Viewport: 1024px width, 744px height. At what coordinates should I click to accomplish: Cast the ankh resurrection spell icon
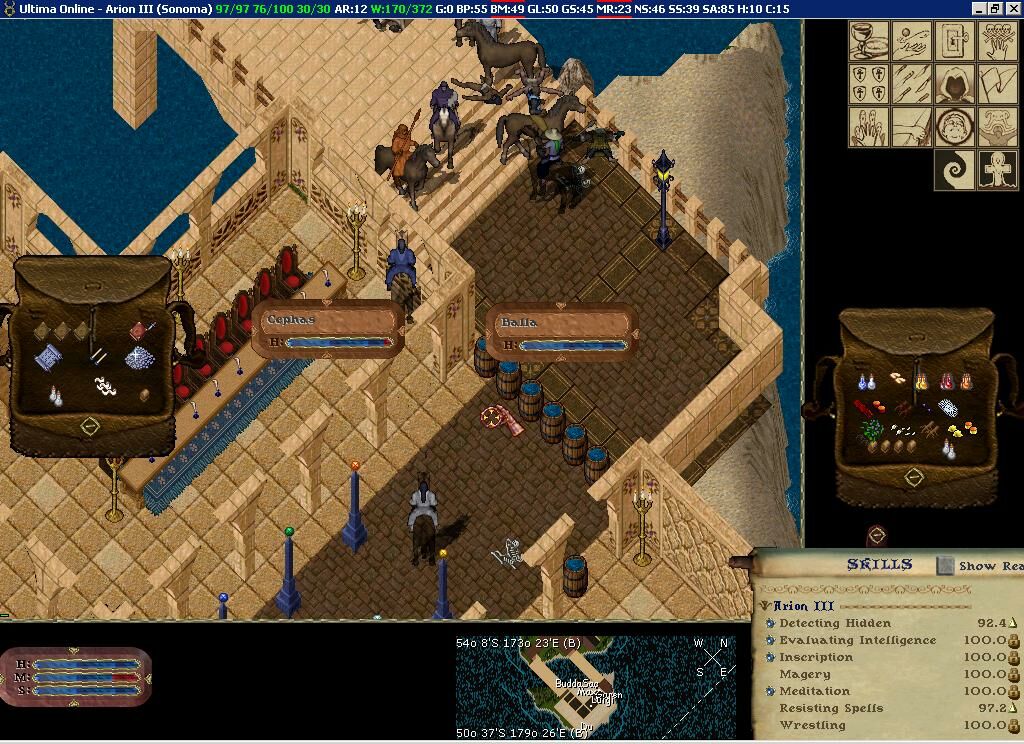click(997, 170)
